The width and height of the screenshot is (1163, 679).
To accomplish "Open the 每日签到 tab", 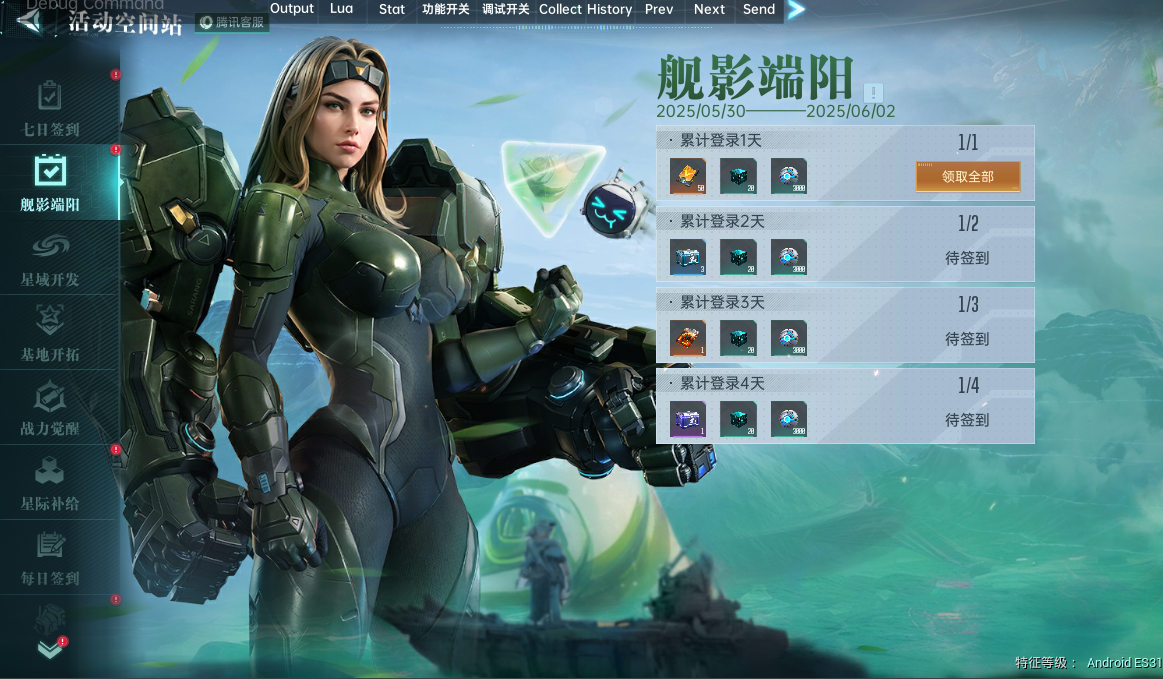I will (x=50, y=558).
